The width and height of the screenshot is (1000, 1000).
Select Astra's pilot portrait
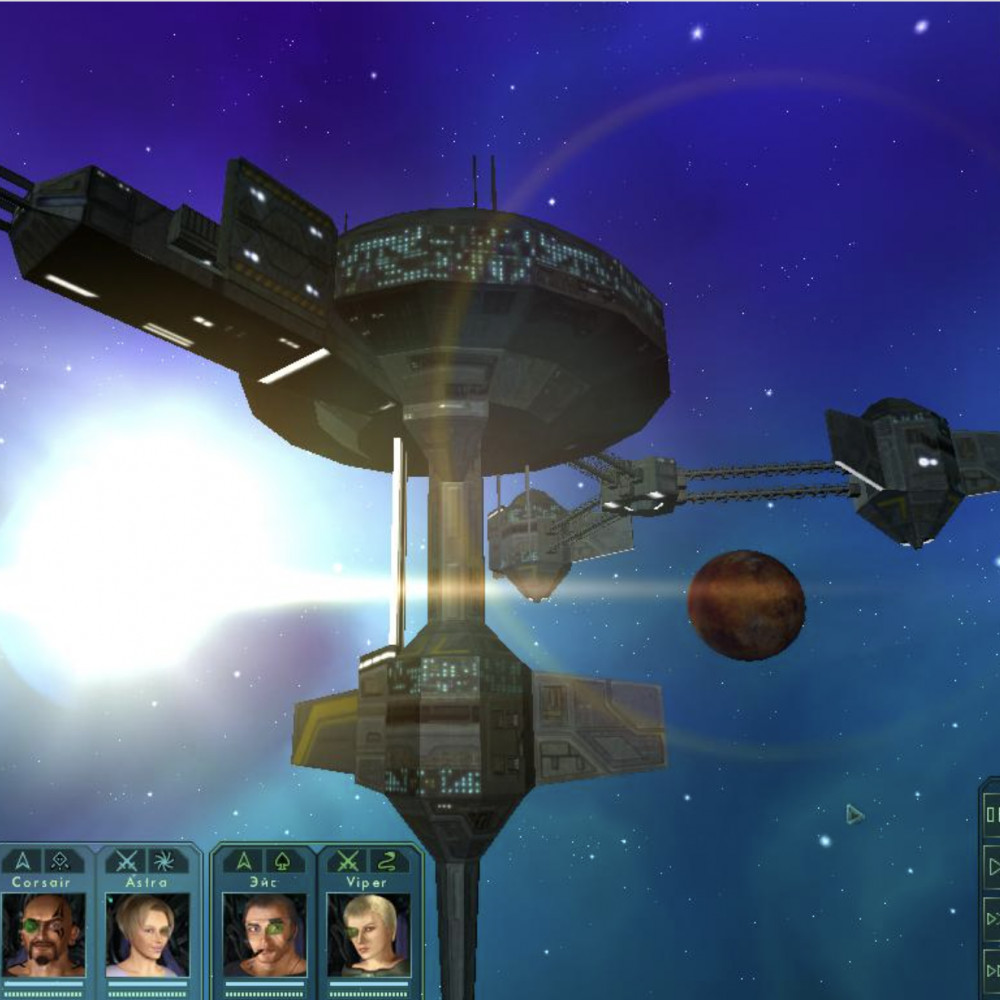[x=146, y=935]
